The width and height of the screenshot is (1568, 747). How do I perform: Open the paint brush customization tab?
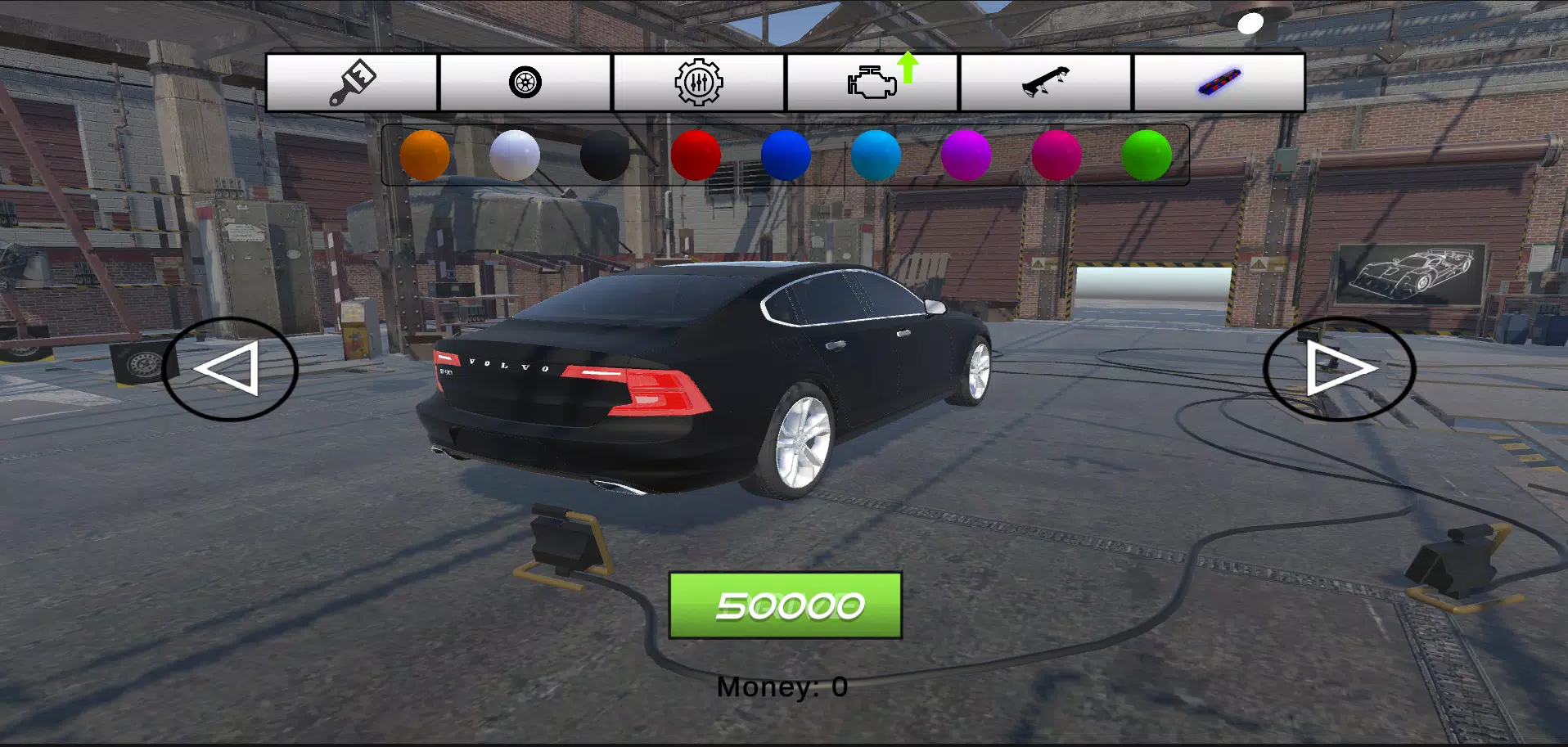click(x=352, y=82)
